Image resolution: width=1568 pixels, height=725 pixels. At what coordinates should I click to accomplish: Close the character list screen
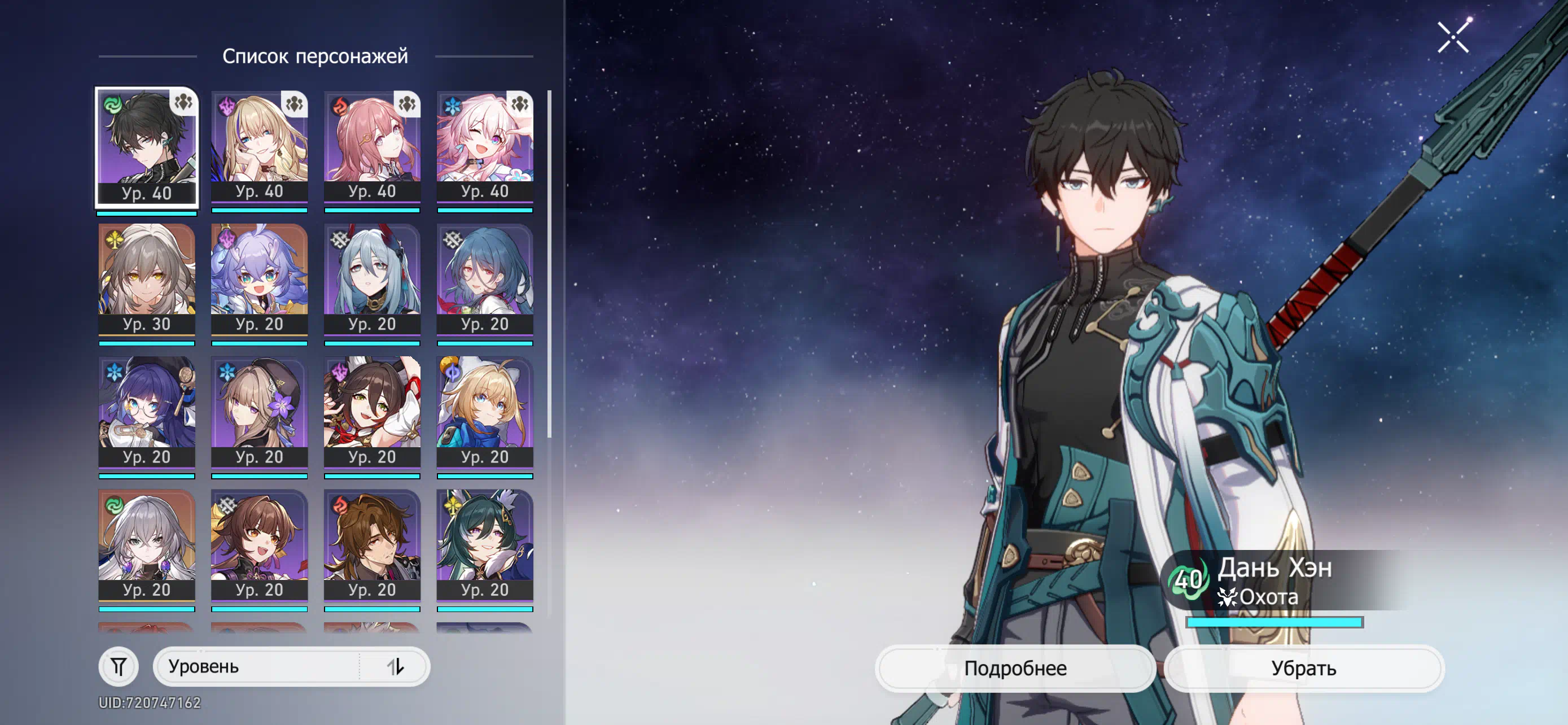(x=1453, y=37)
